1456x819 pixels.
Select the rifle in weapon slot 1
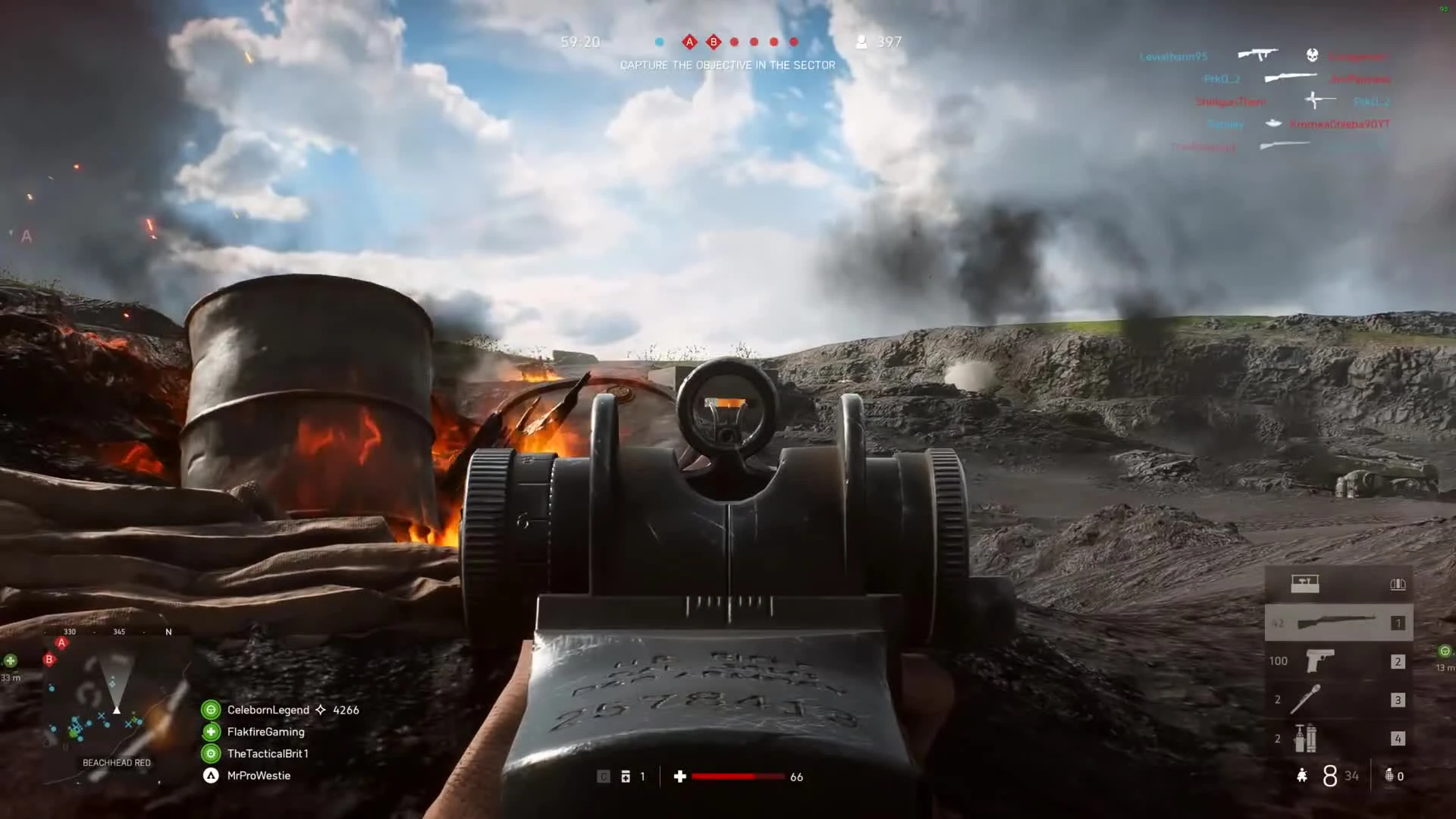1338,623
